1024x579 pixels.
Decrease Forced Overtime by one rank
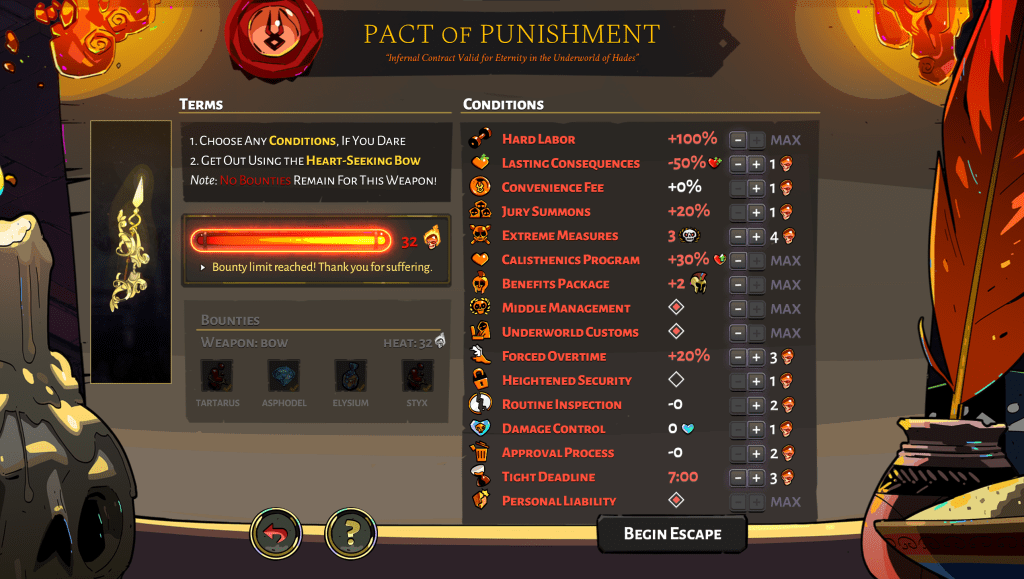point(738,357)
